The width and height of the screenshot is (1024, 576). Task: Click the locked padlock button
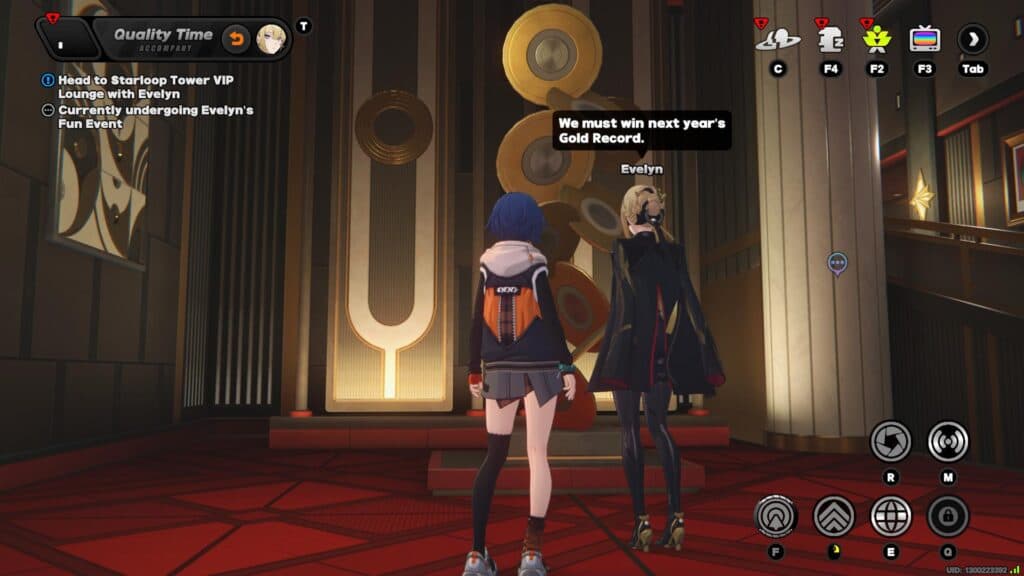point(947,516)
